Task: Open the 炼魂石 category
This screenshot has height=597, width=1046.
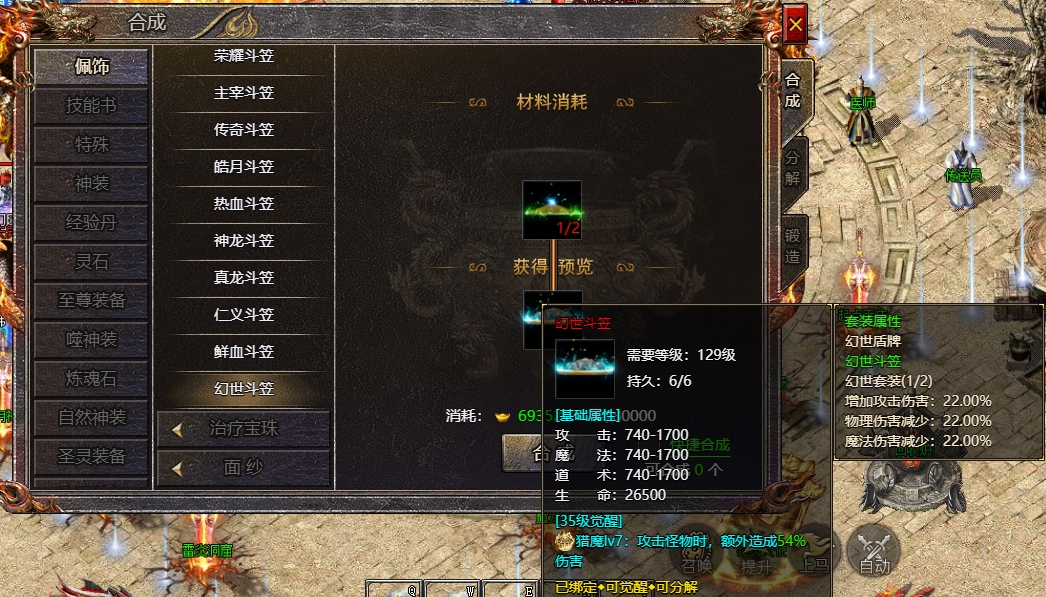Action: coord(92,379)
